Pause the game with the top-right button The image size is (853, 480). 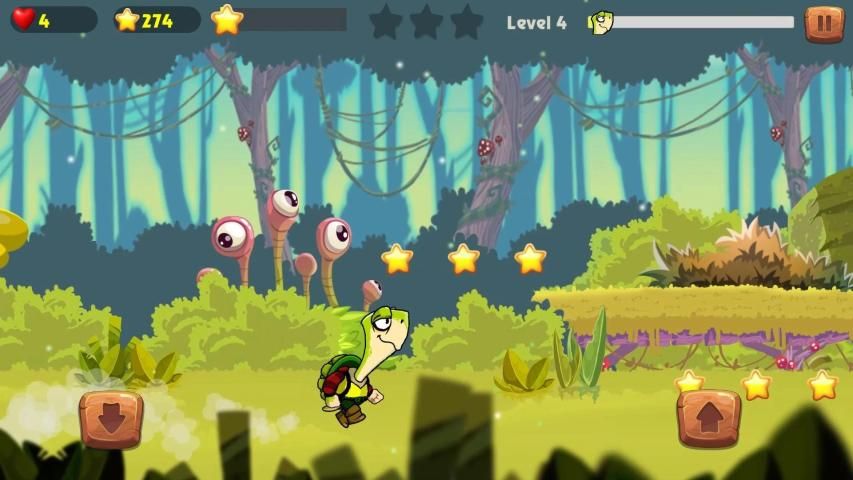(824, 23)
